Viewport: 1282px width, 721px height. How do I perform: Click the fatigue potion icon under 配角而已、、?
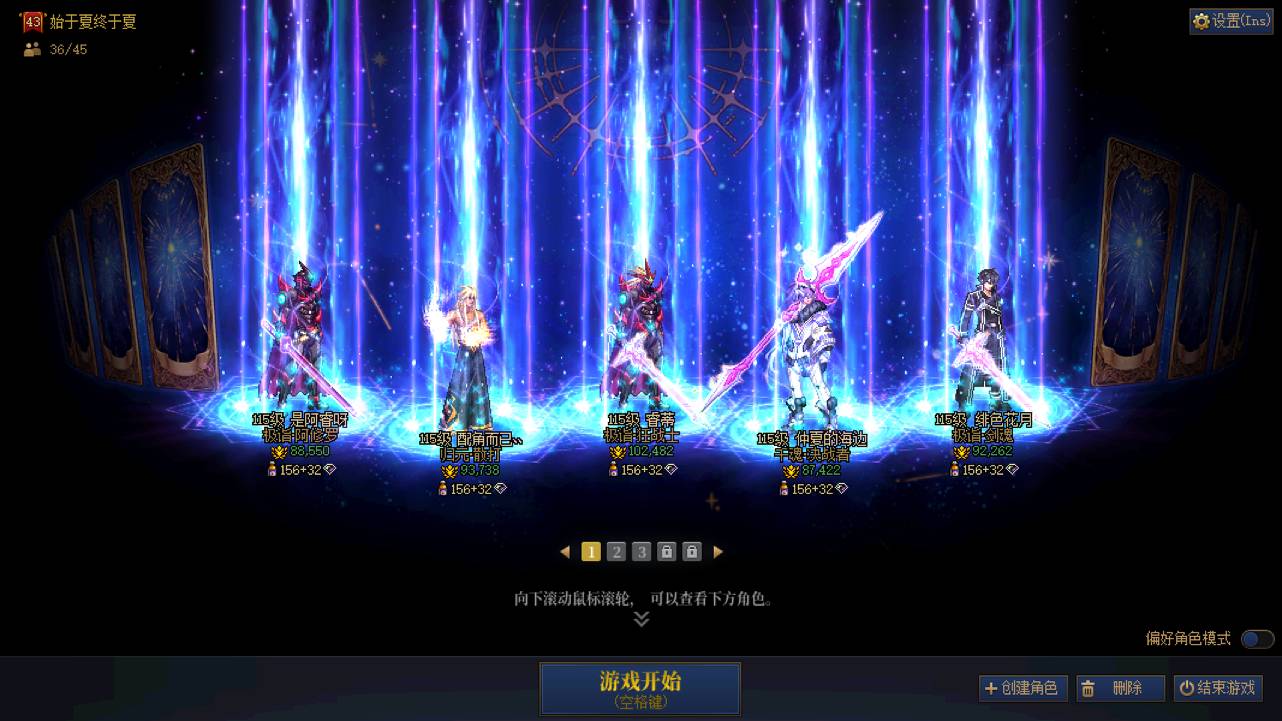442,487
